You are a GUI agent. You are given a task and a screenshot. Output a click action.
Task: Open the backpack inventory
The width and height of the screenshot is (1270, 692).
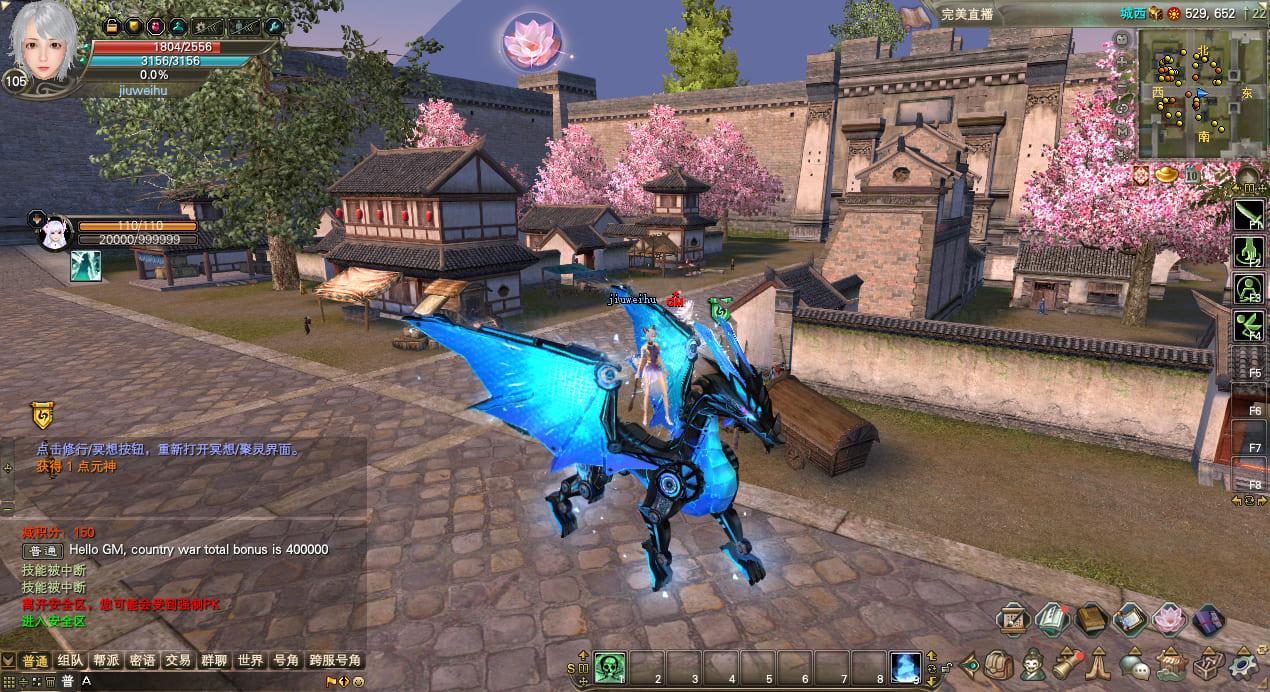point(999,664)
